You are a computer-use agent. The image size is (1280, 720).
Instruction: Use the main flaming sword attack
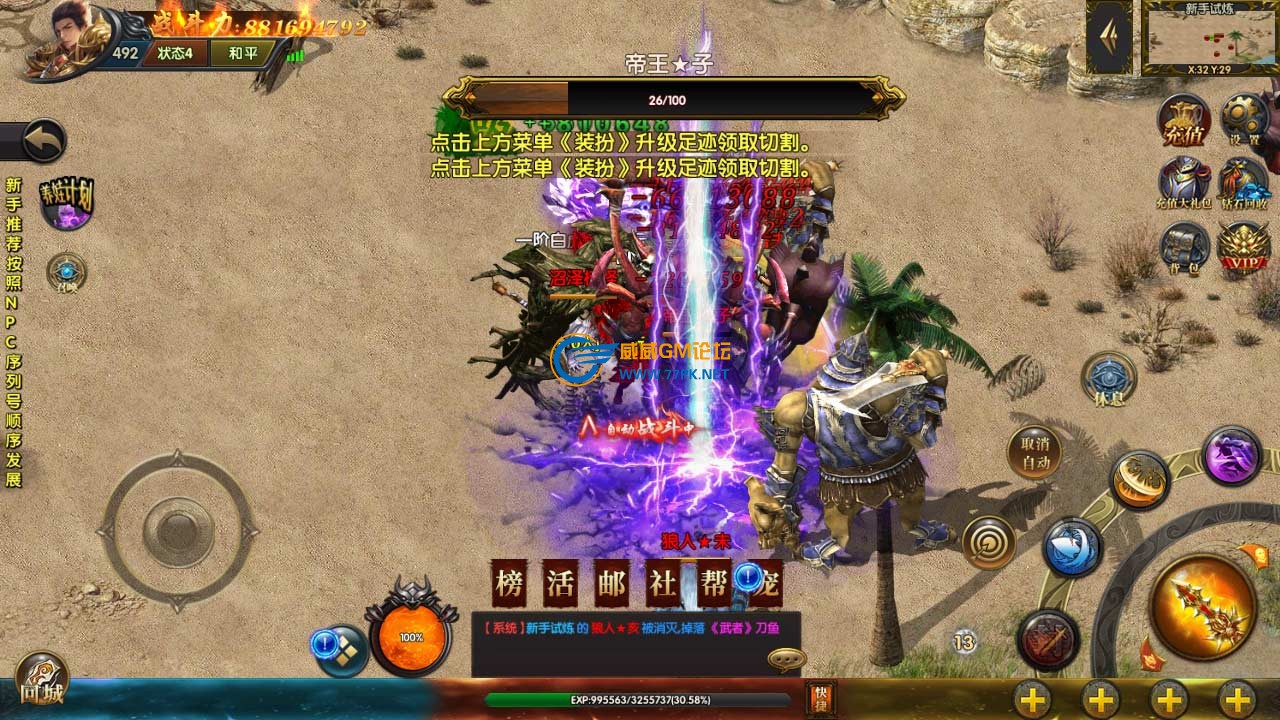pos(1202,605)
